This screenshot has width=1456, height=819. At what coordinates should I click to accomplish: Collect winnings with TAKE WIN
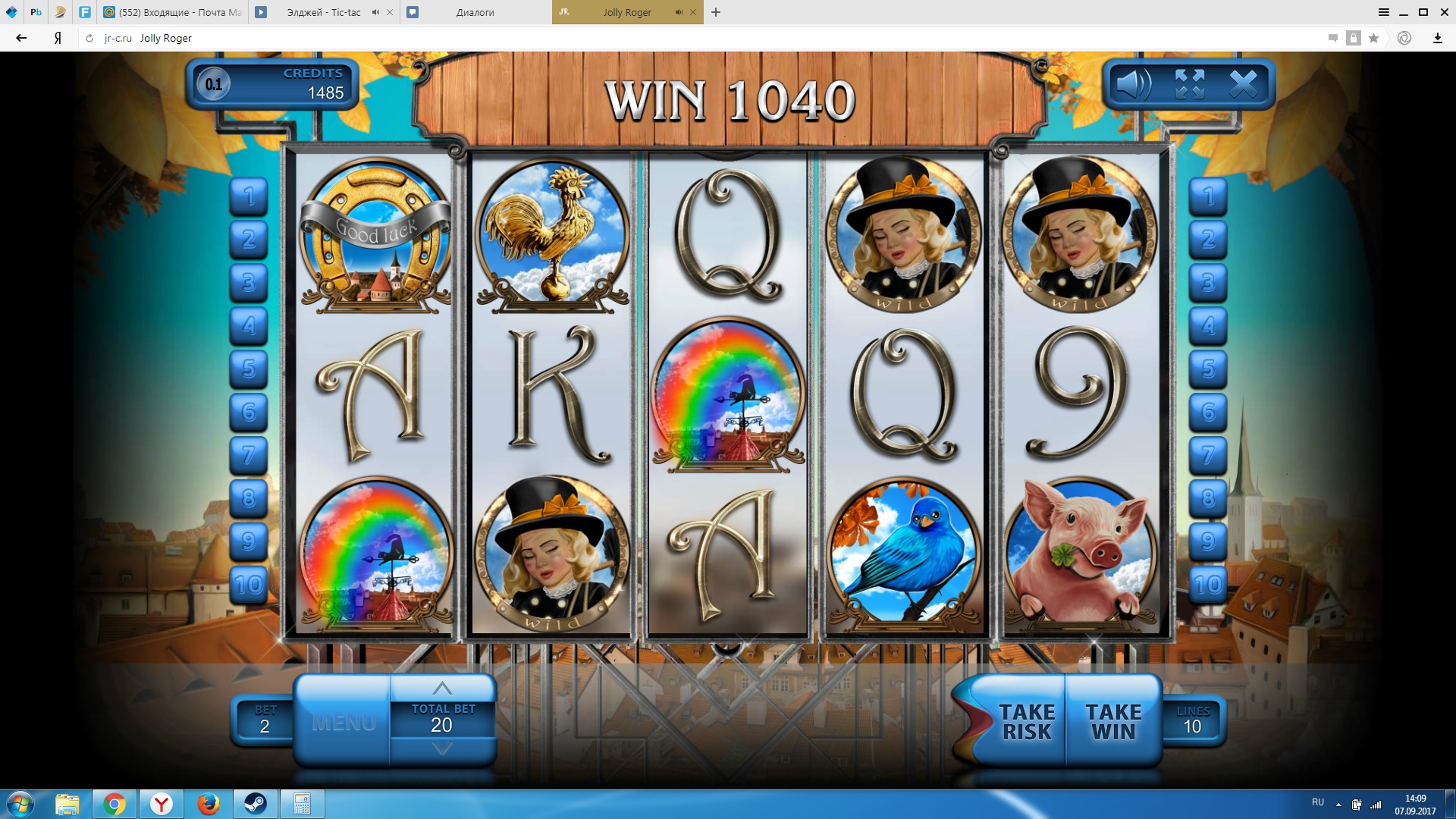click(1112, 722)
